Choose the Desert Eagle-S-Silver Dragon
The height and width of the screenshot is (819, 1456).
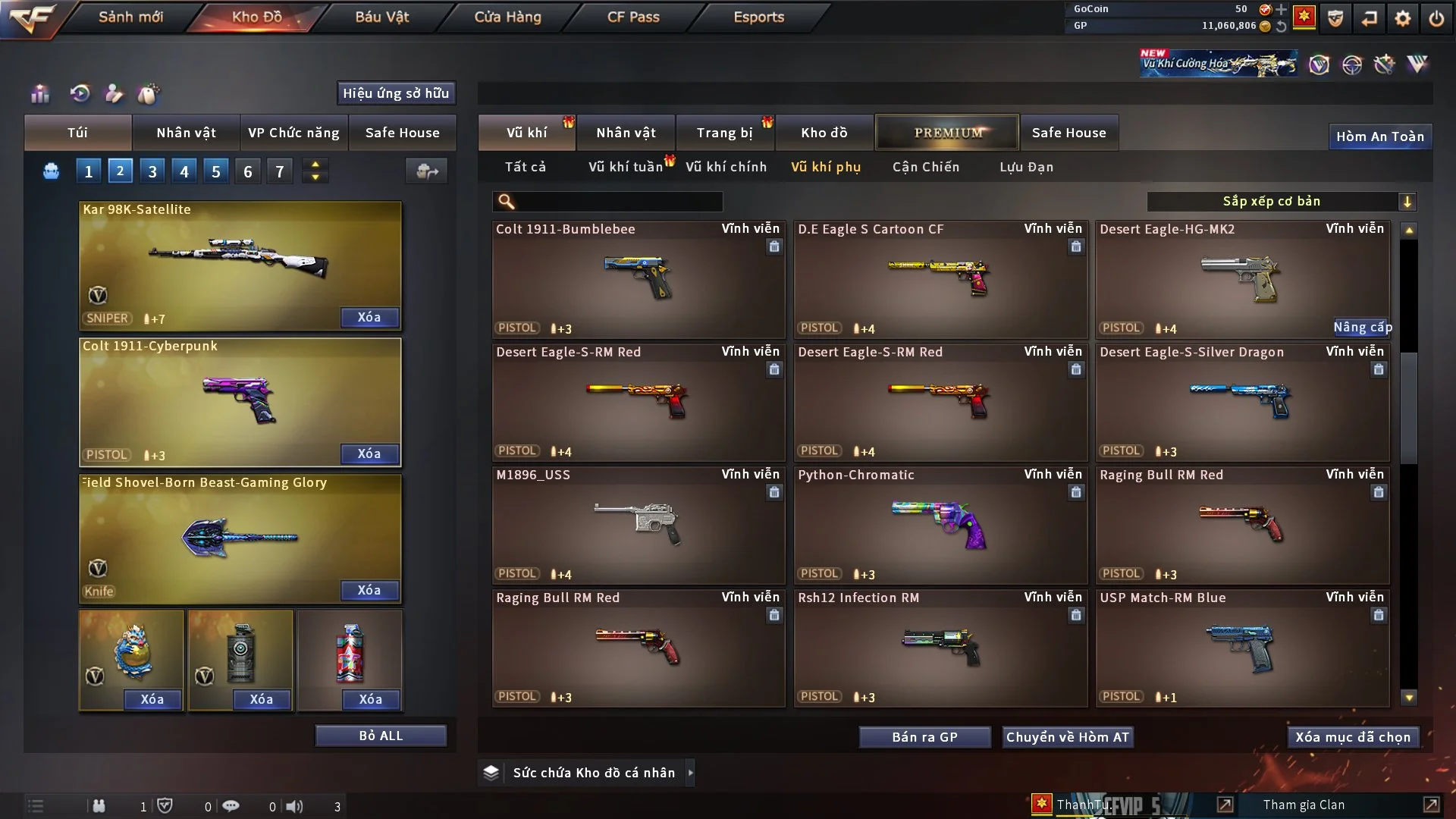pyautogui.click(x=1242, y=402)
